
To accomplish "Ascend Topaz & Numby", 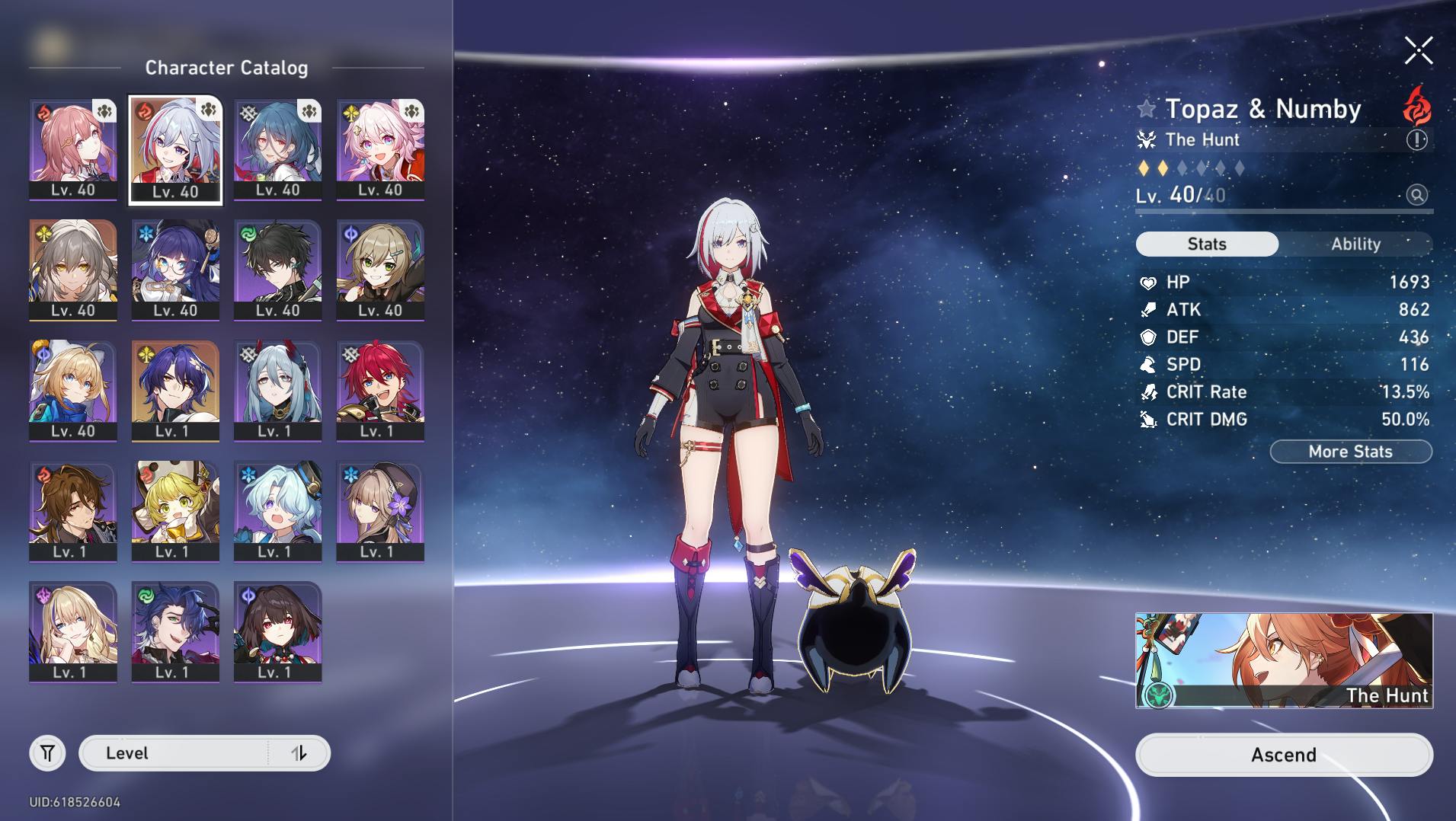I will (x=1283, y=755).
